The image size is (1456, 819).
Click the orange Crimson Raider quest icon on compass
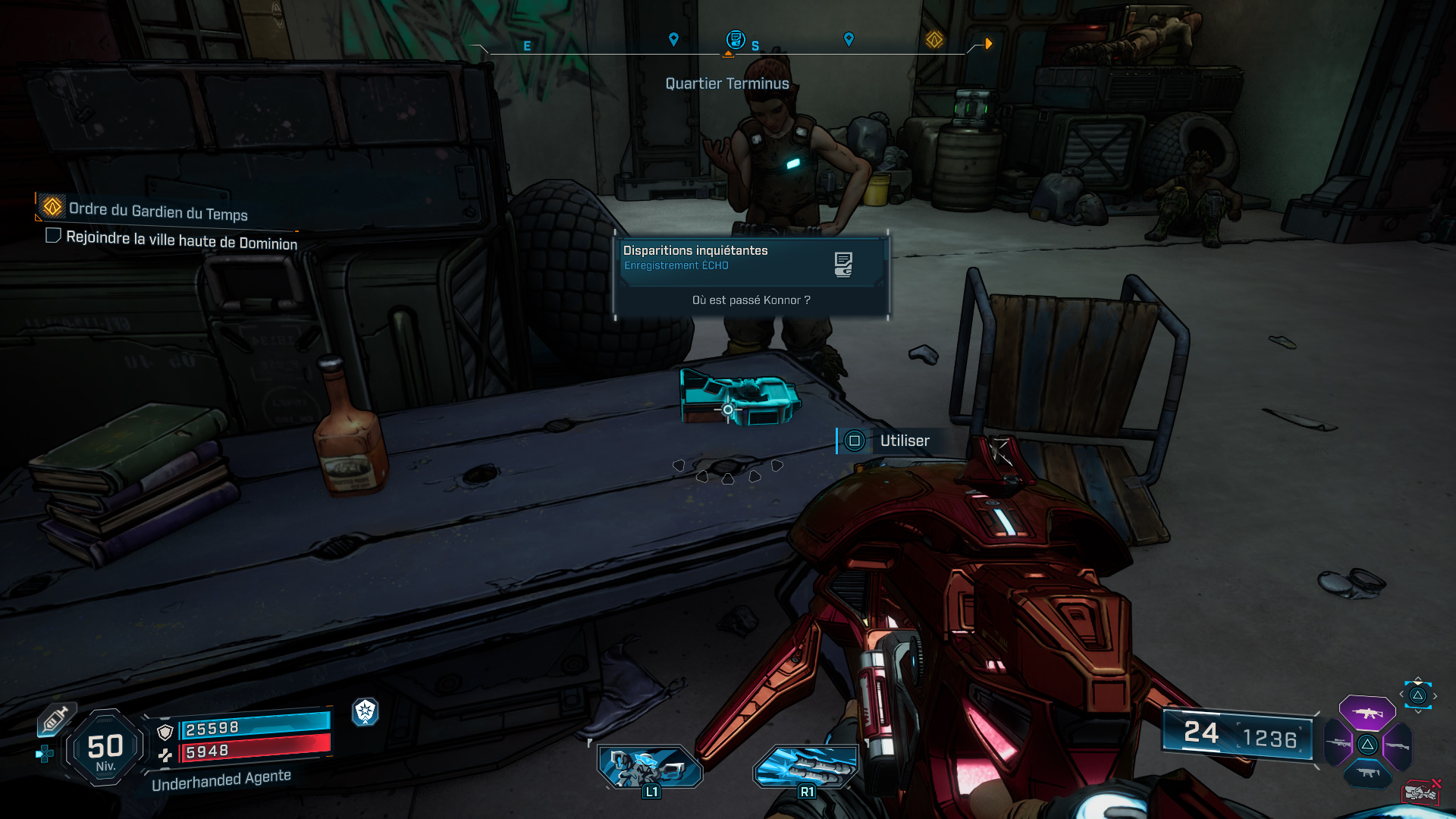pyautogui.click(x=934, y=42)
